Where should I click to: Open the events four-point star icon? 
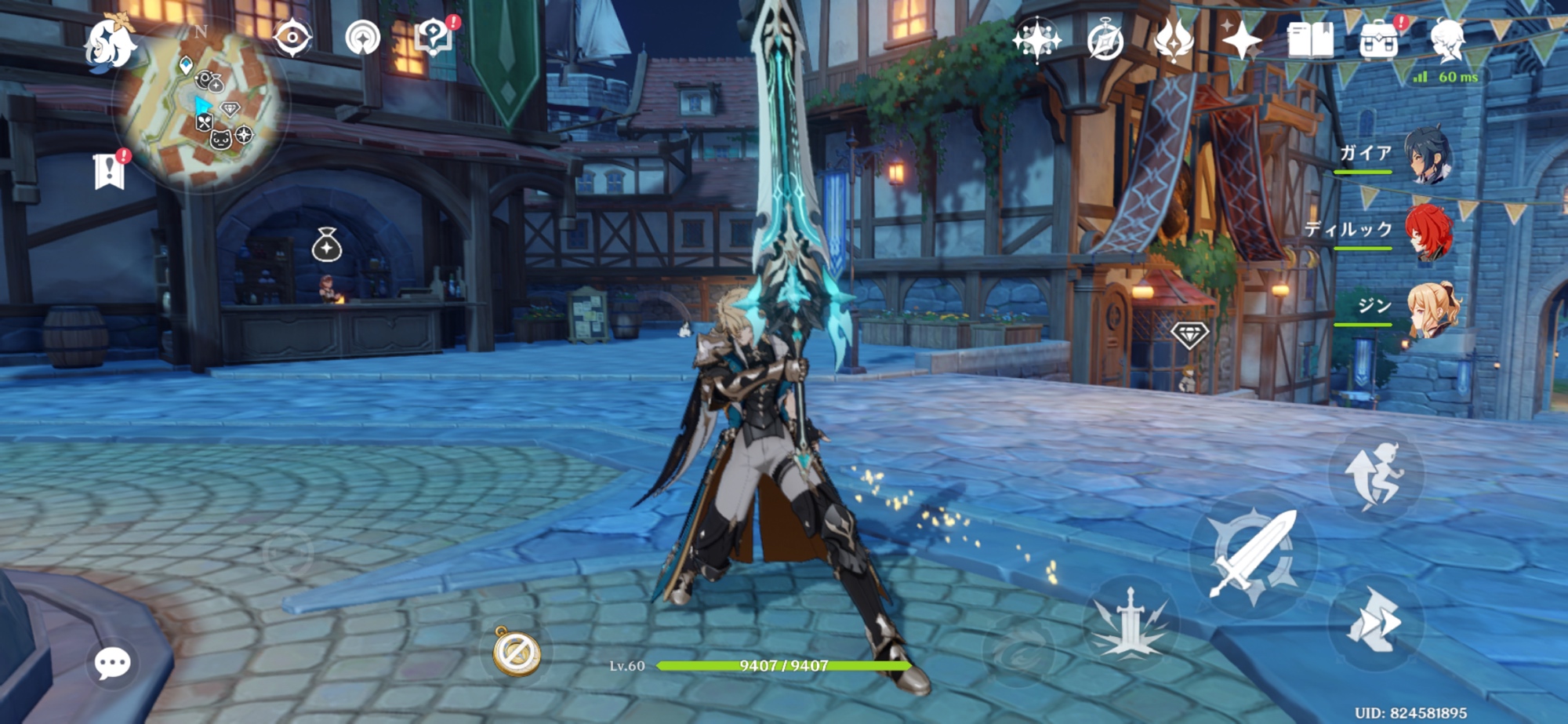click(1242, 39)
